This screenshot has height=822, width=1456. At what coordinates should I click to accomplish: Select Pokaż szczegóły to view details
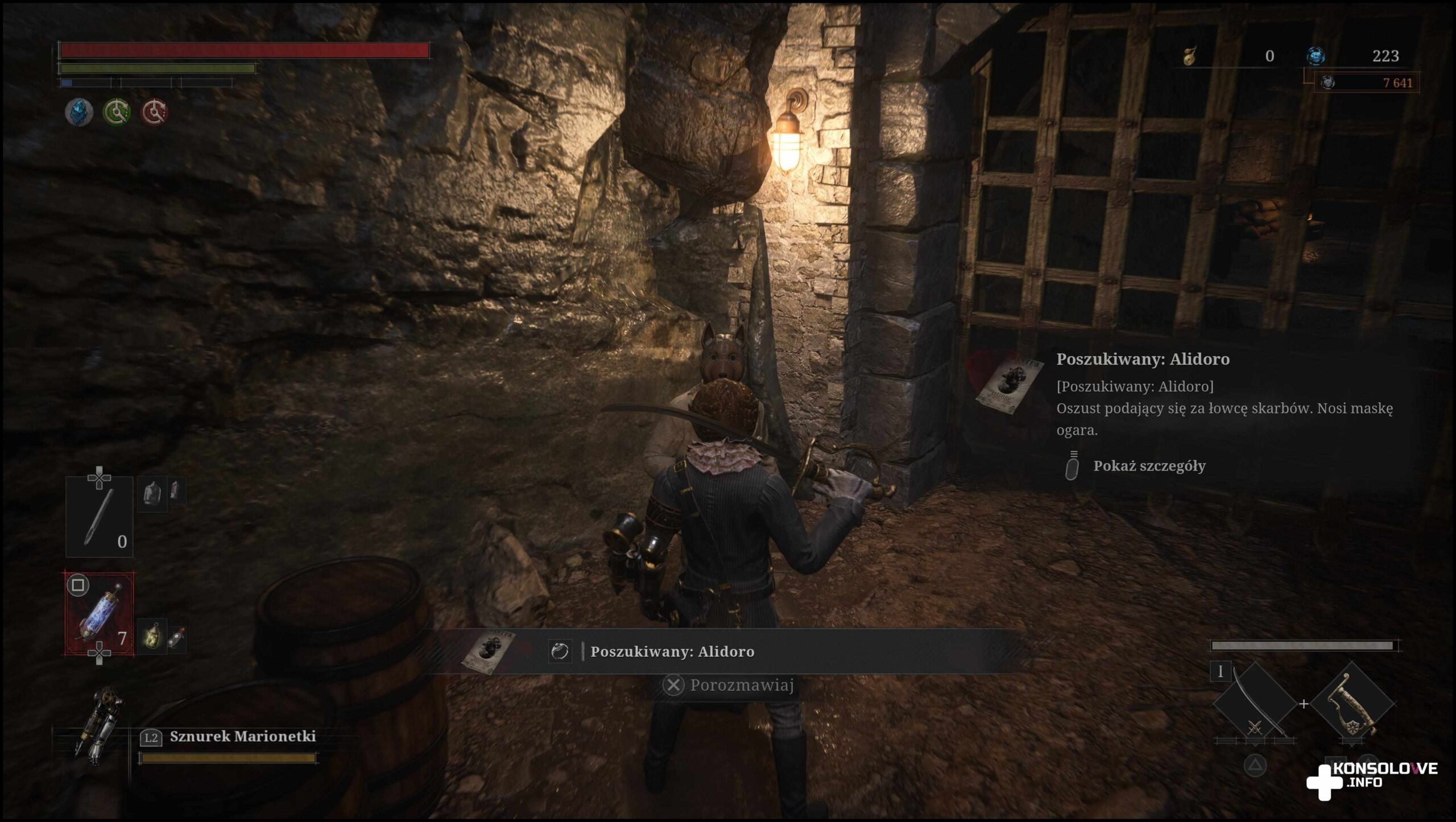click(x=1149, y=466)
